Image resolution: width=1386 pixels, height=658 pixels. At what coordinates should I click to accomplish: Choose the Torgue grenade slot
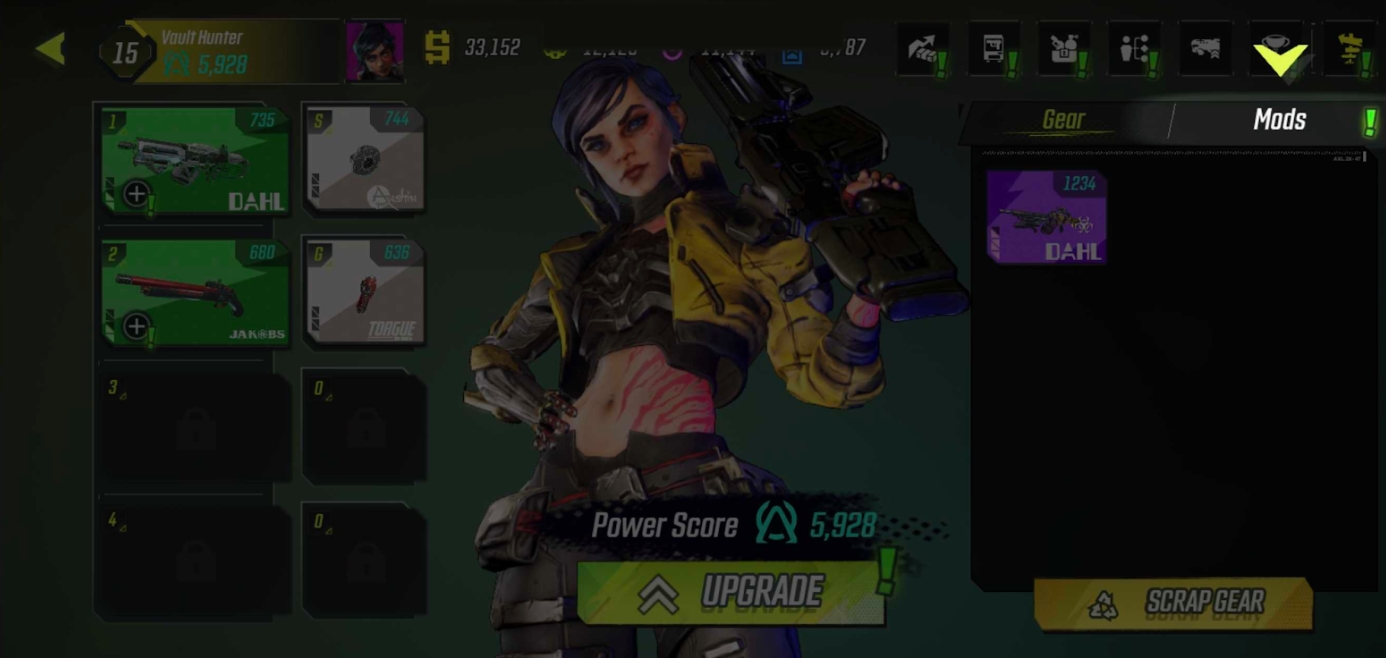coord(364,293)
